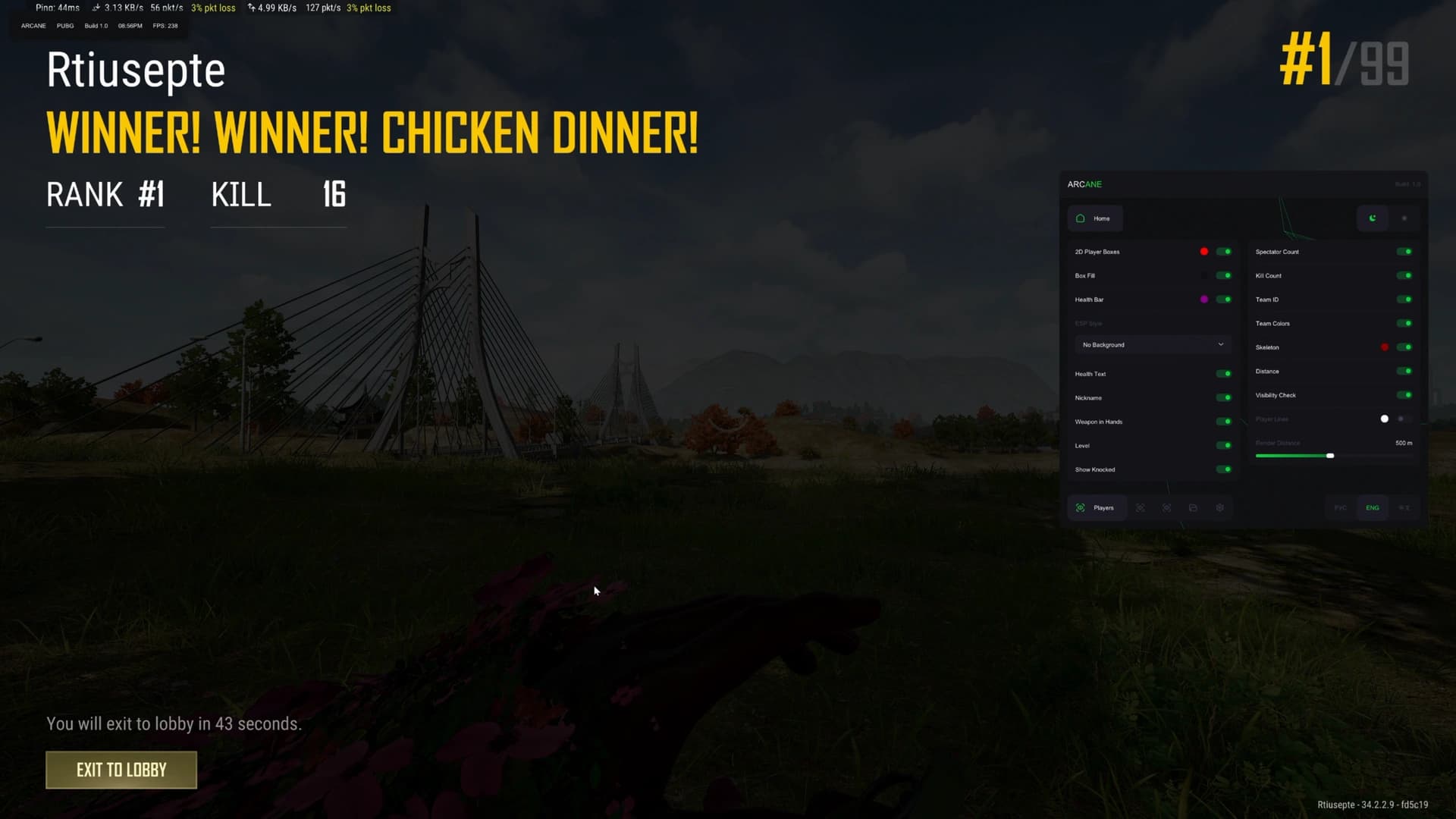Switch language to ENG
Image resolution: width=1456 pixels, height=819 pixels.
click(1371, 507)
